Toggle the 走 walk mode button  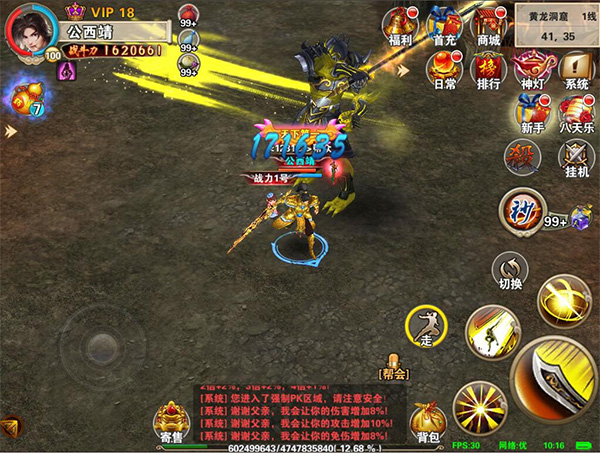click(x=424, y=326)
